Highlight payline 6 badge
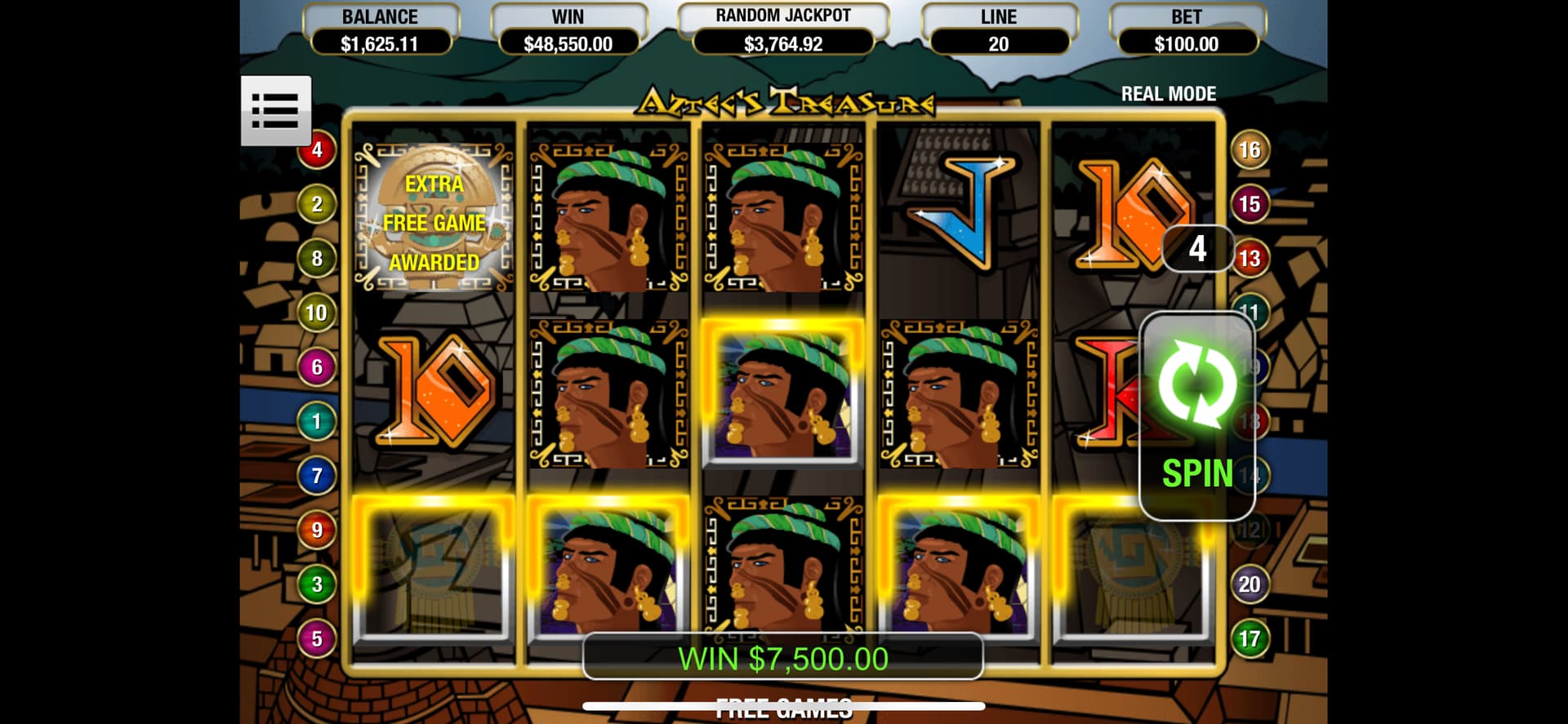The height and width of the screenshot is (724, 1568). (317, 367)
